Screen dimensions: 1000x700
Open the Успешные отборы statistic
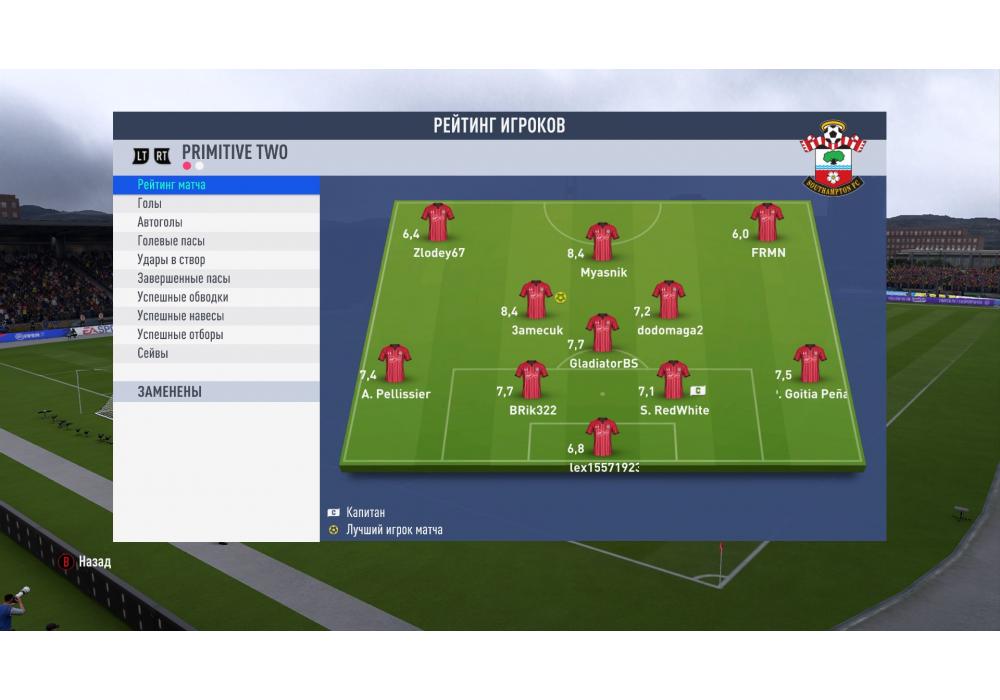tap(216, 335)
